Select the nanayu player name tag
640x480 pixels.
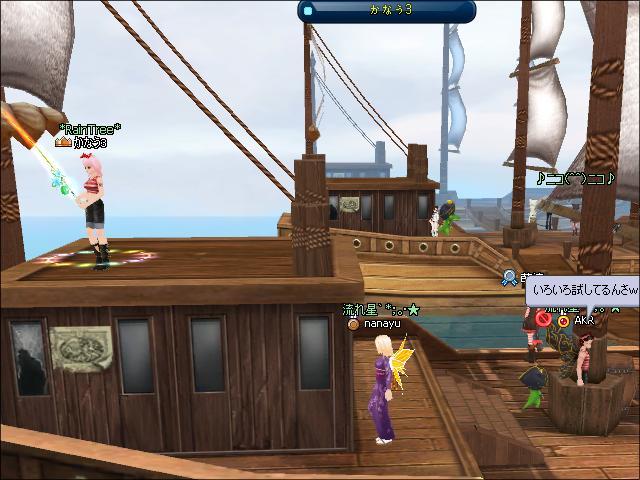click(380, 324)
